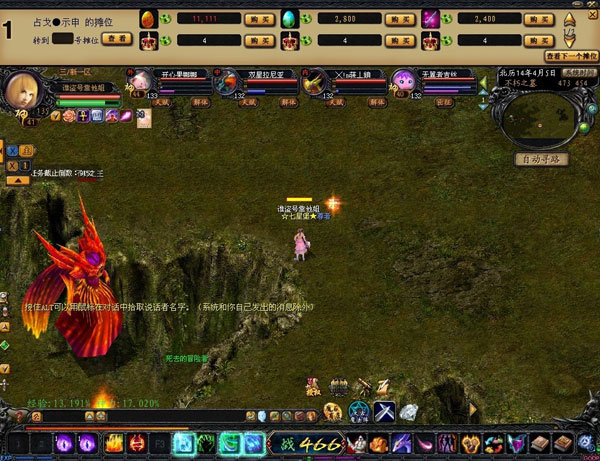Use the flame skill on the hotbar

pyautogui.click(x=114, y=442)
